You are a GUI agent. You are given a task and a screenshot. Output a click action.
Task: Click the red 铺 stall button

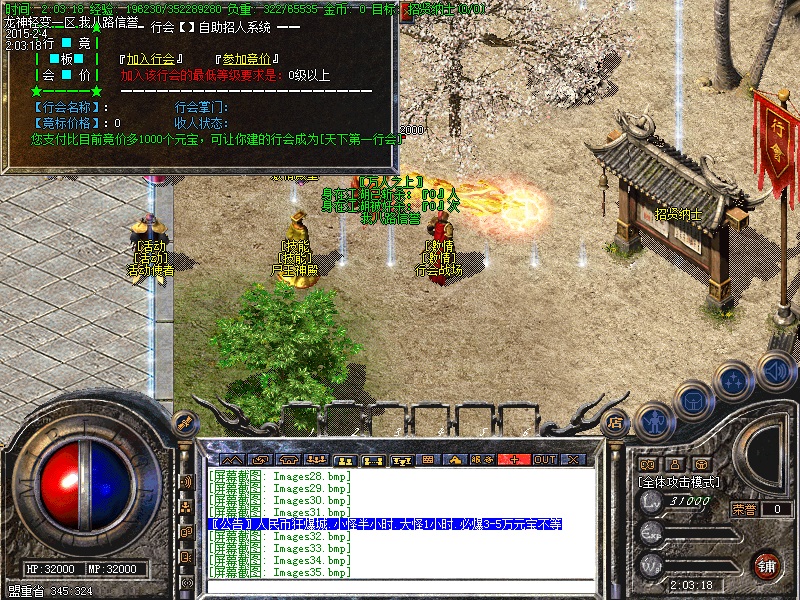click(767, 565)
